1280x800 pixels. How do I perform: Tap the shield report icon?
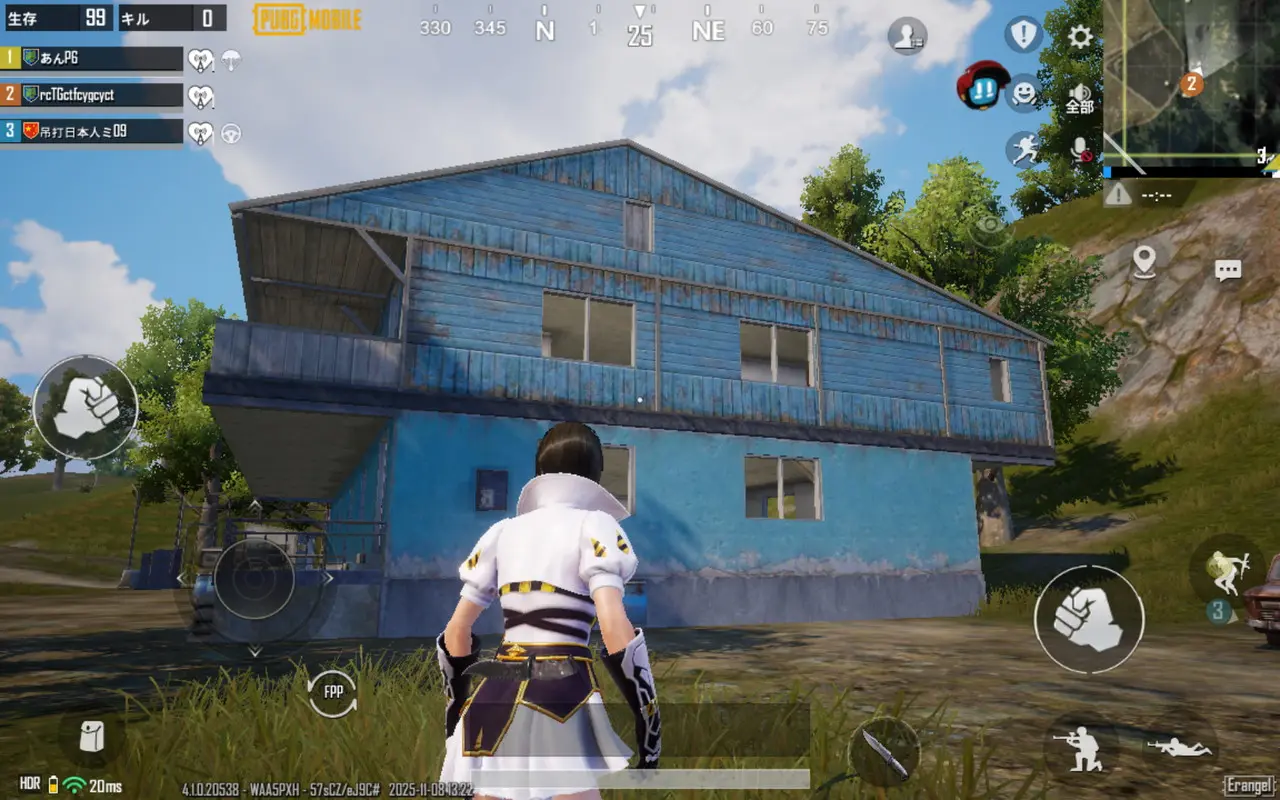point(1023,35)
